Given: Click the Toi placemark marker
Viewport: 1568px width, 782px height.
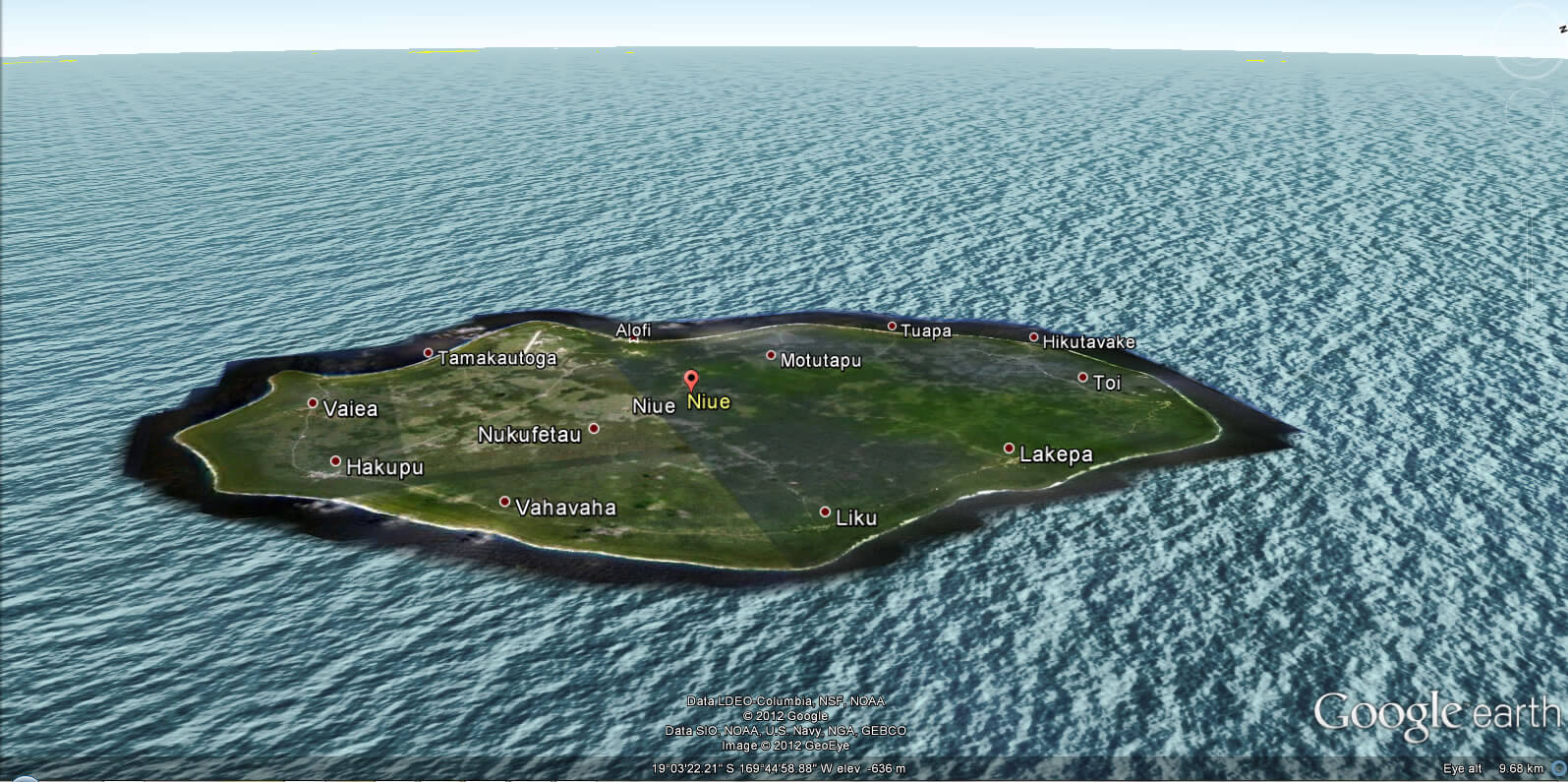Looking at the screenshot, I should click(x=1084, y=378).
